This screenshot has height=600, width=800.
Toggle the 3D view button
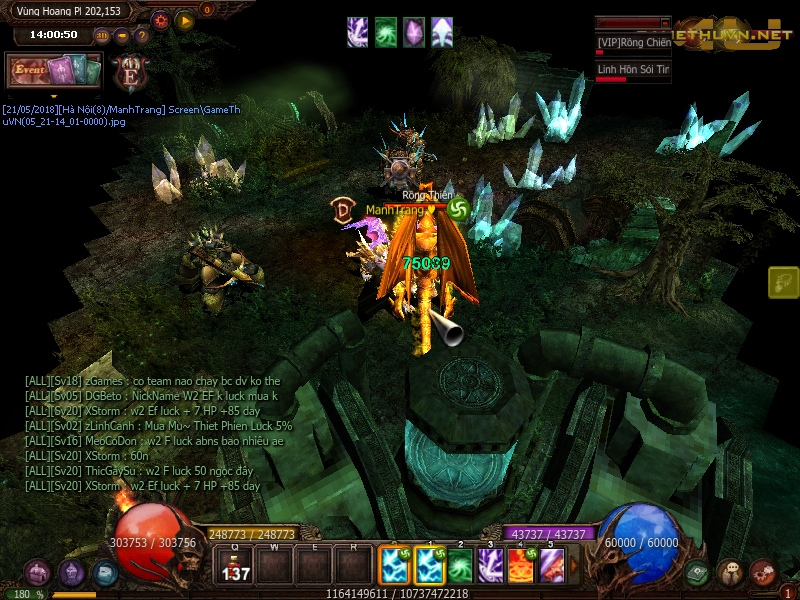coord(102,36)
